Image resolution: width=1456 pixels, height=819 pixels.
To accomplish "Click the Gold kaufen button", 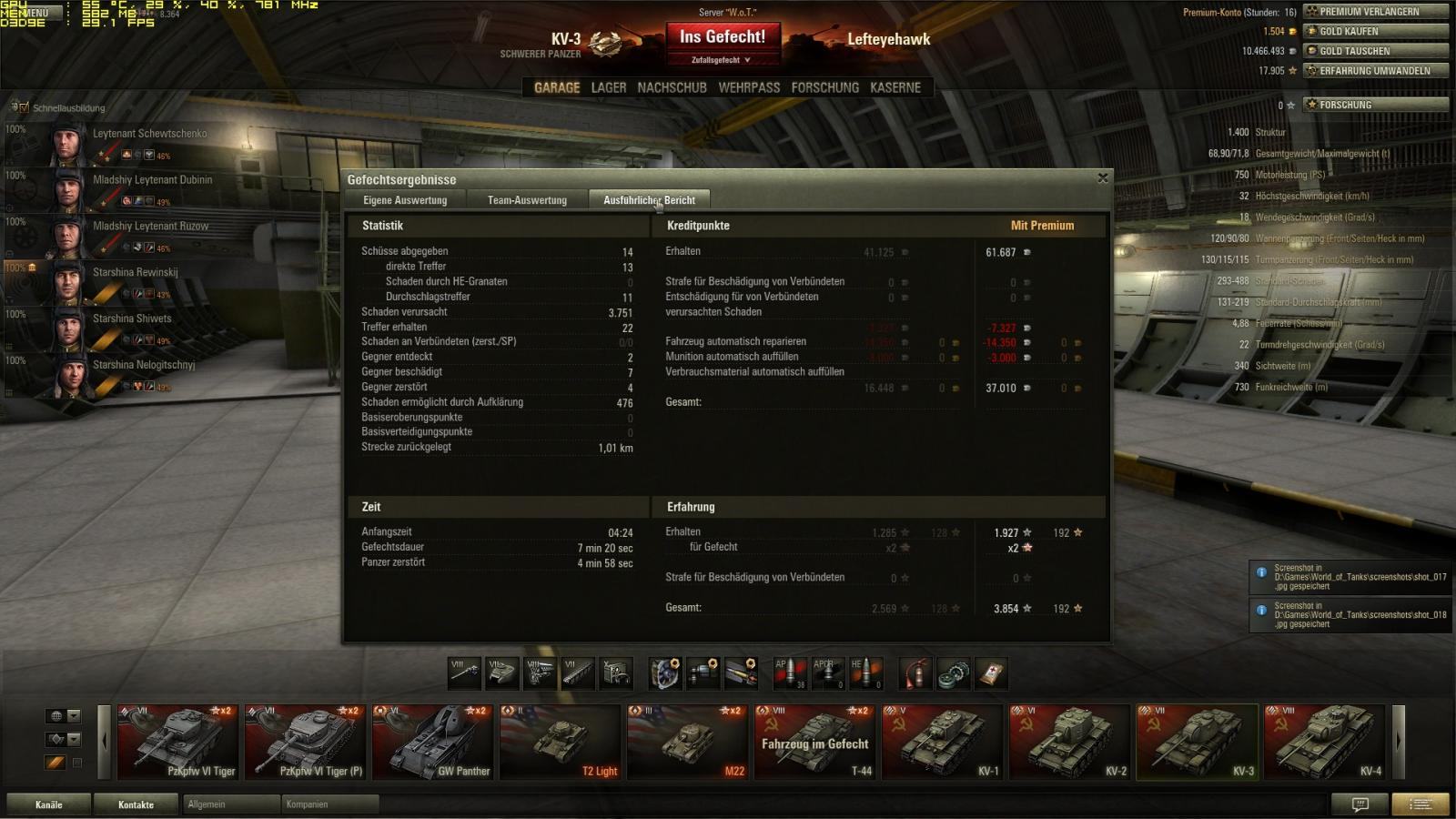I will [x=1375, y=31].
